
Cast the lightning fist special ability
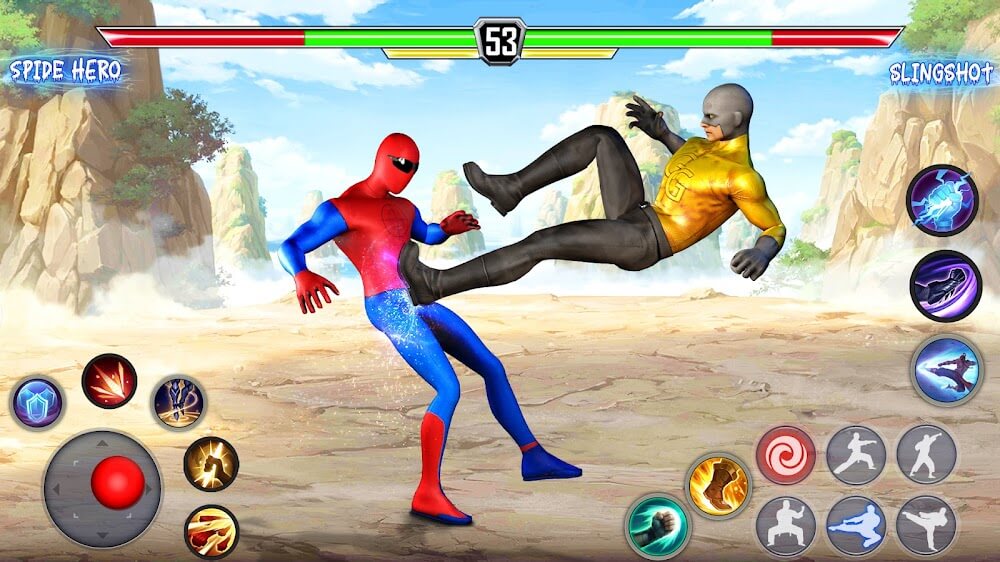941,201
